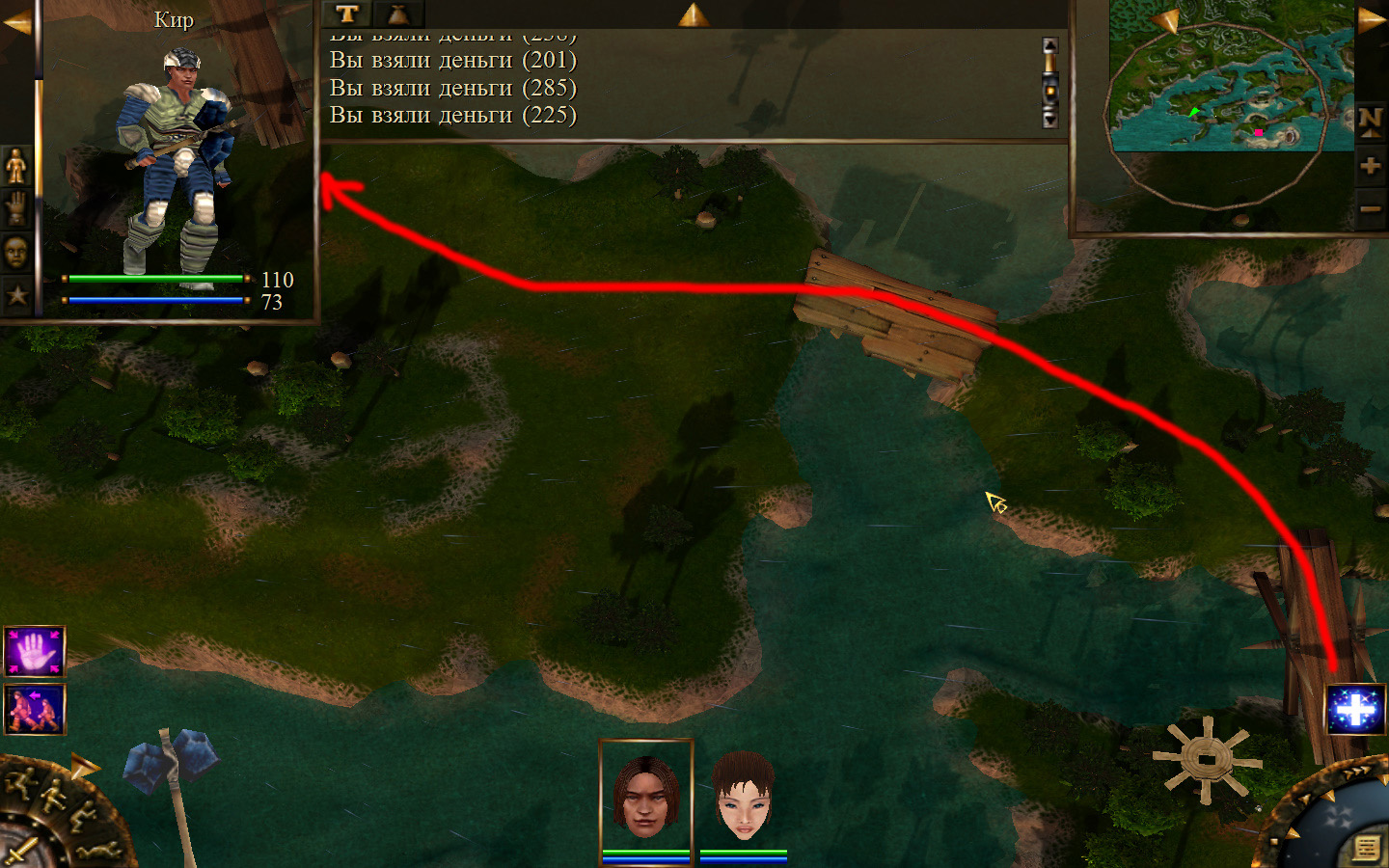Image resolution: width=1389 pixels, height=868 pixels.
Task: Select the male character portrait
Action: 645,795
